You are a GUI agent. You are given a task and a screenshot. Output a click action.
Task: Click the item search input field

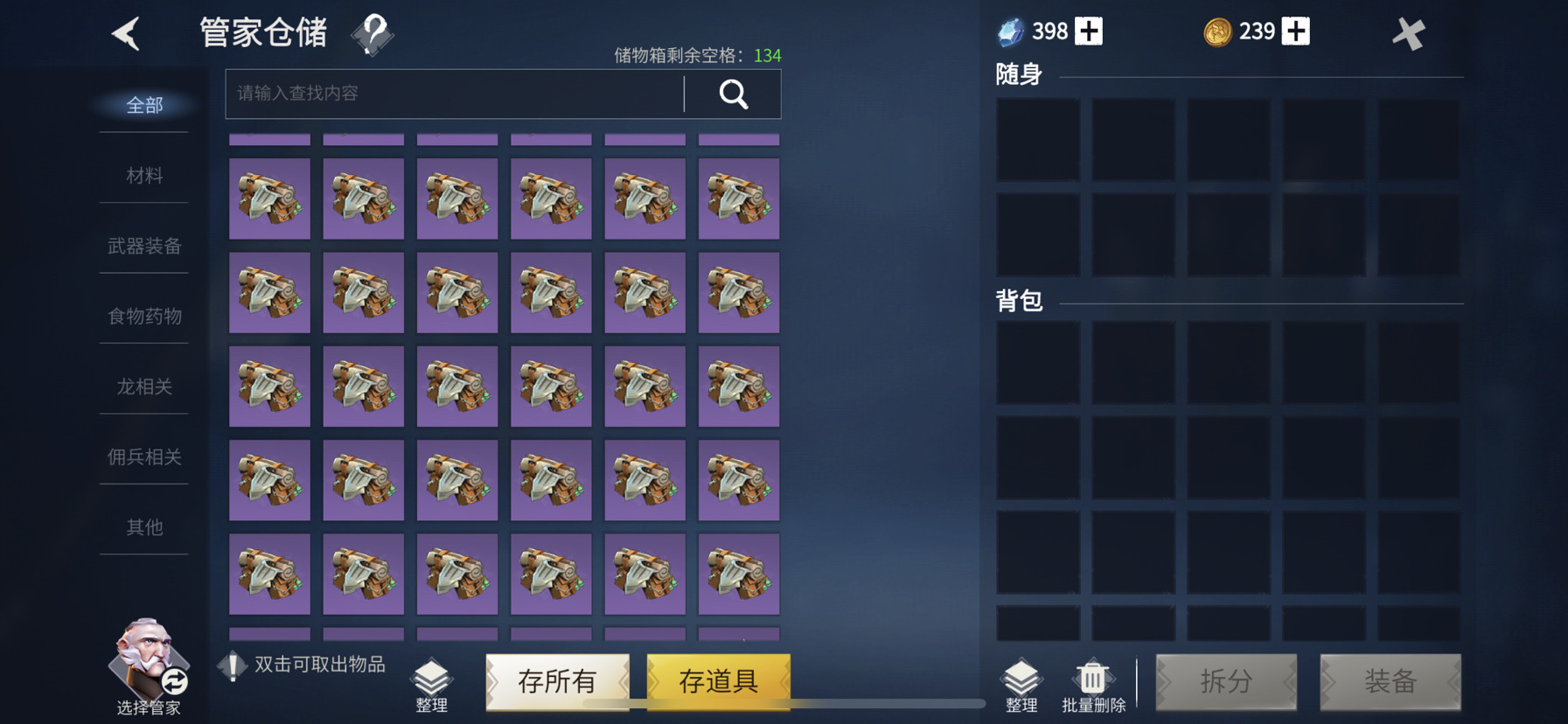point(450,94)
